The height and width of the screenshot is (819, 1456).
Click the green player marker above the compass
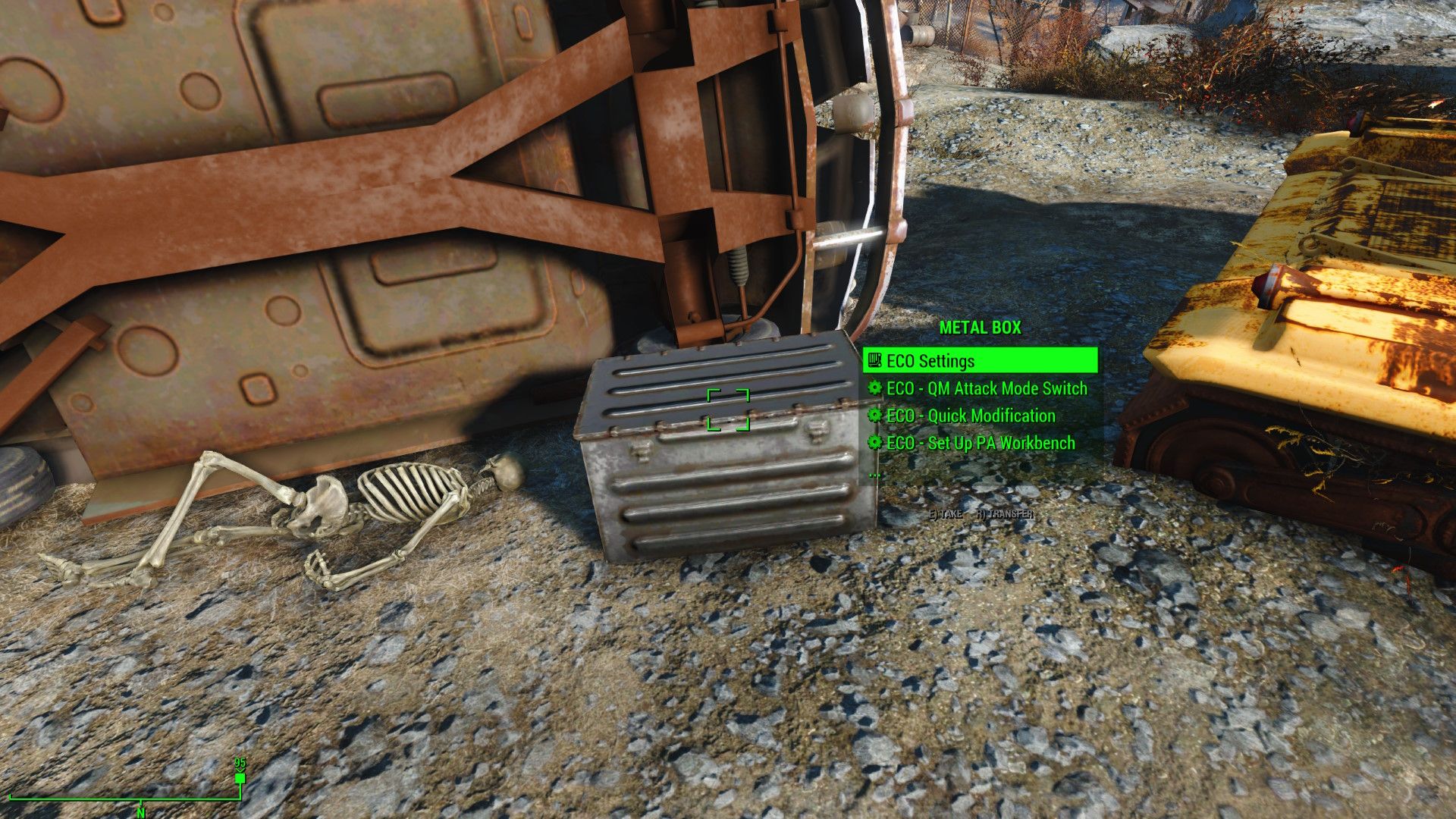click(x=240, y=777)
